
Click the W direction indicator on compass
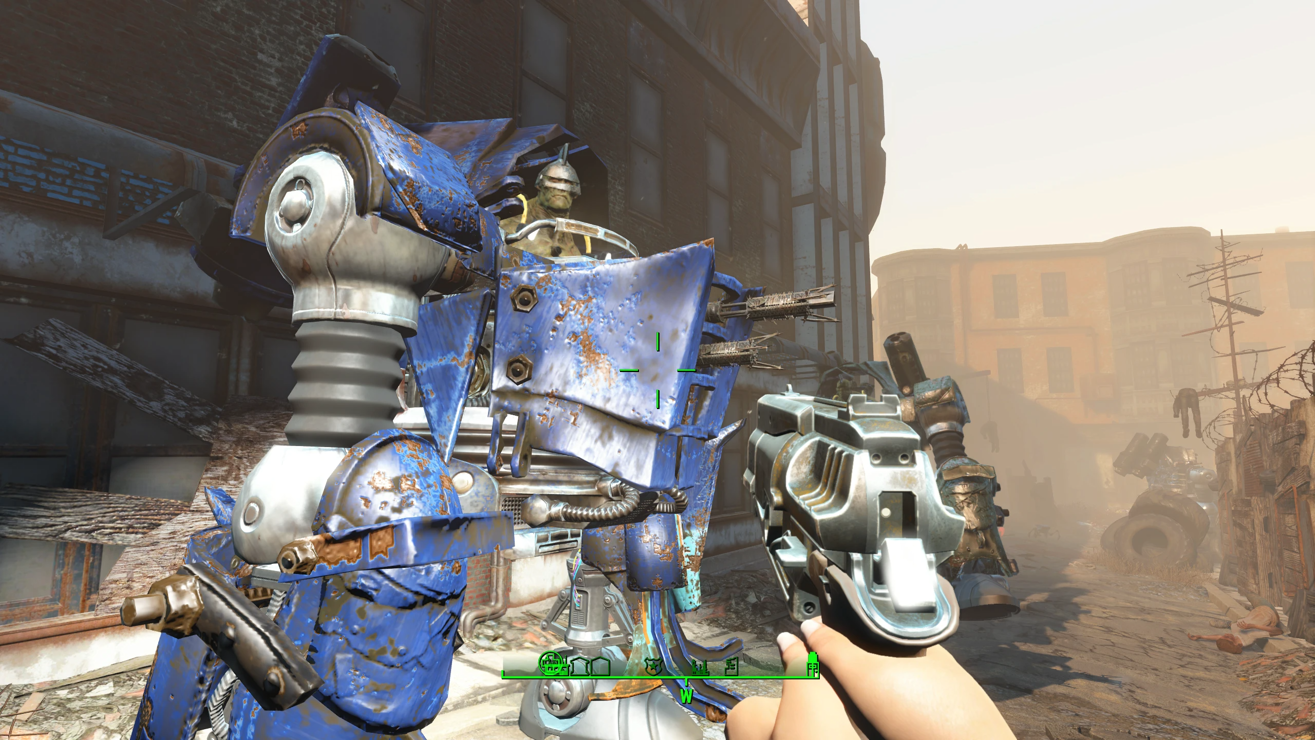(x=686, y=695)
